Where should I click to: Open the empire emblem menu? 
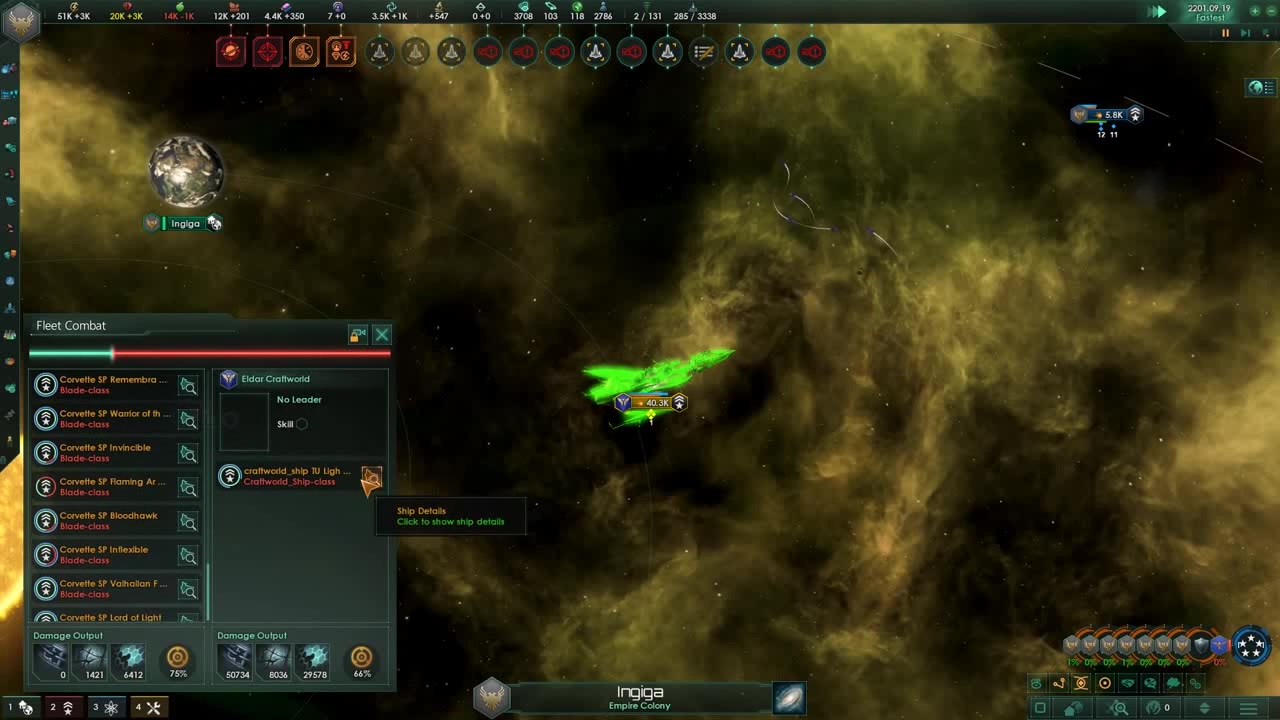click(20, 22)
